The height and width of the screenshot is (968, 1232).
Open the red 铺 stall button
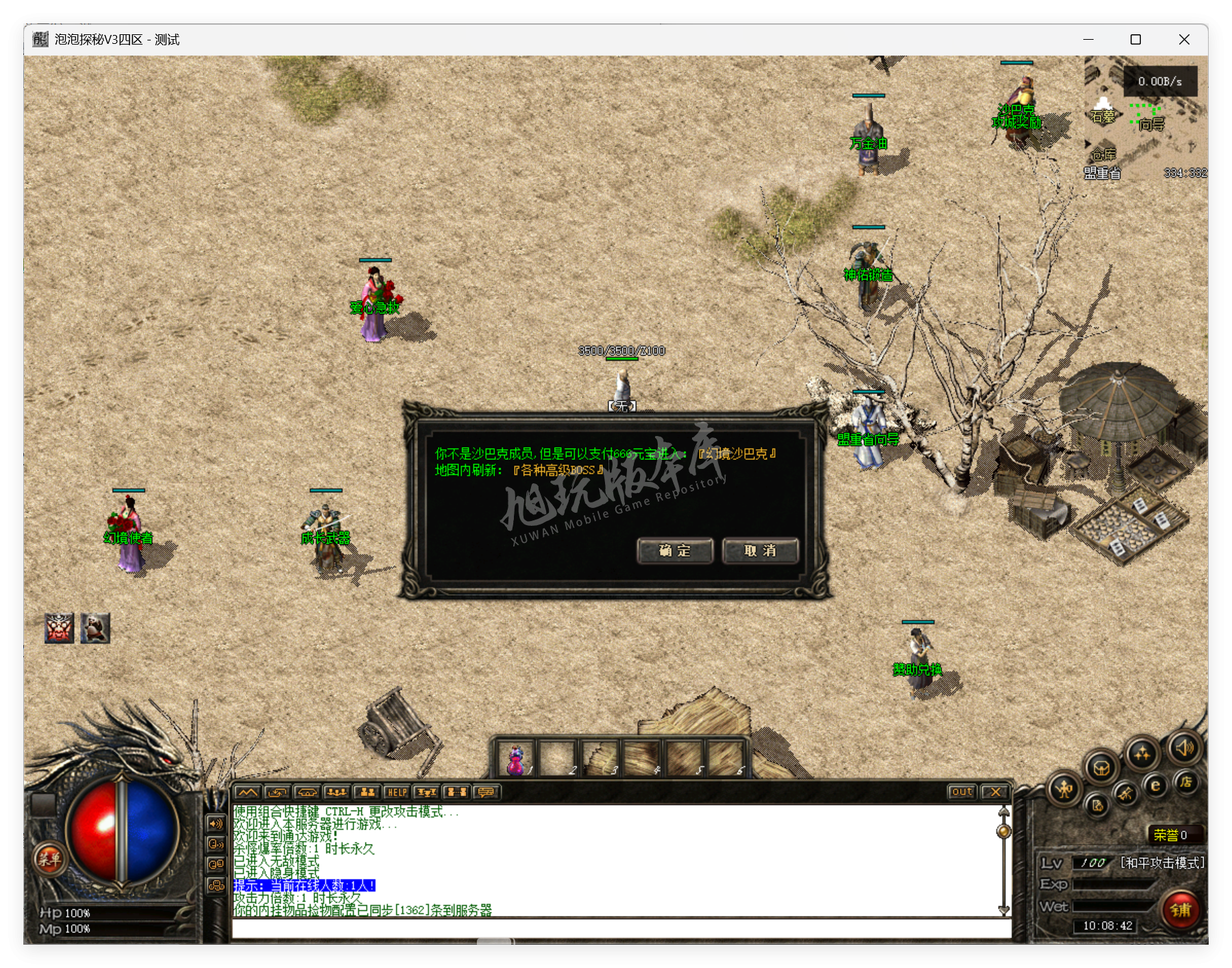tap(1181, 910)
